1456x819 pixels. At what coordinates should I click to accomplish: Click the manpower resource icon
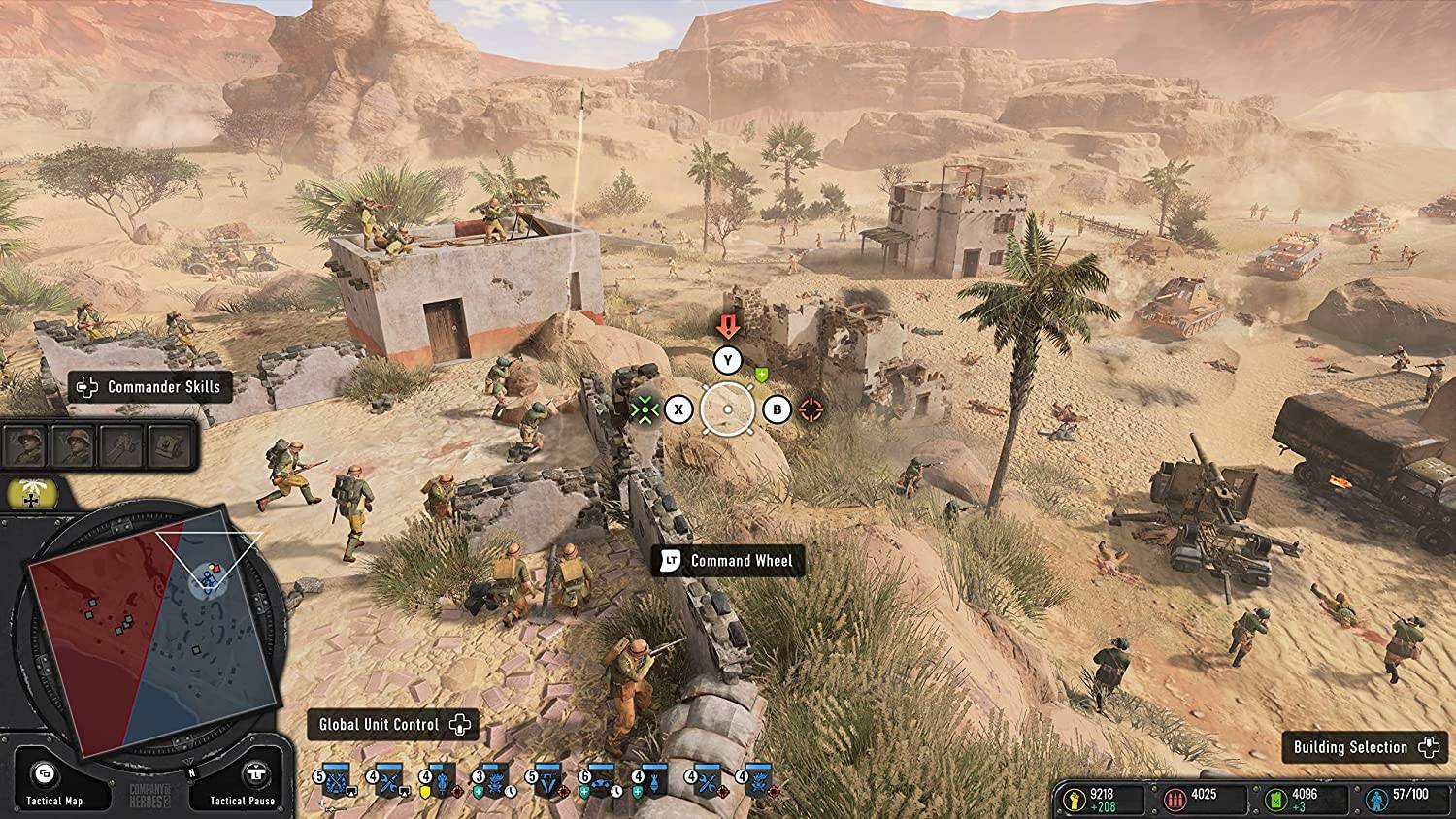coord(1075,800)
